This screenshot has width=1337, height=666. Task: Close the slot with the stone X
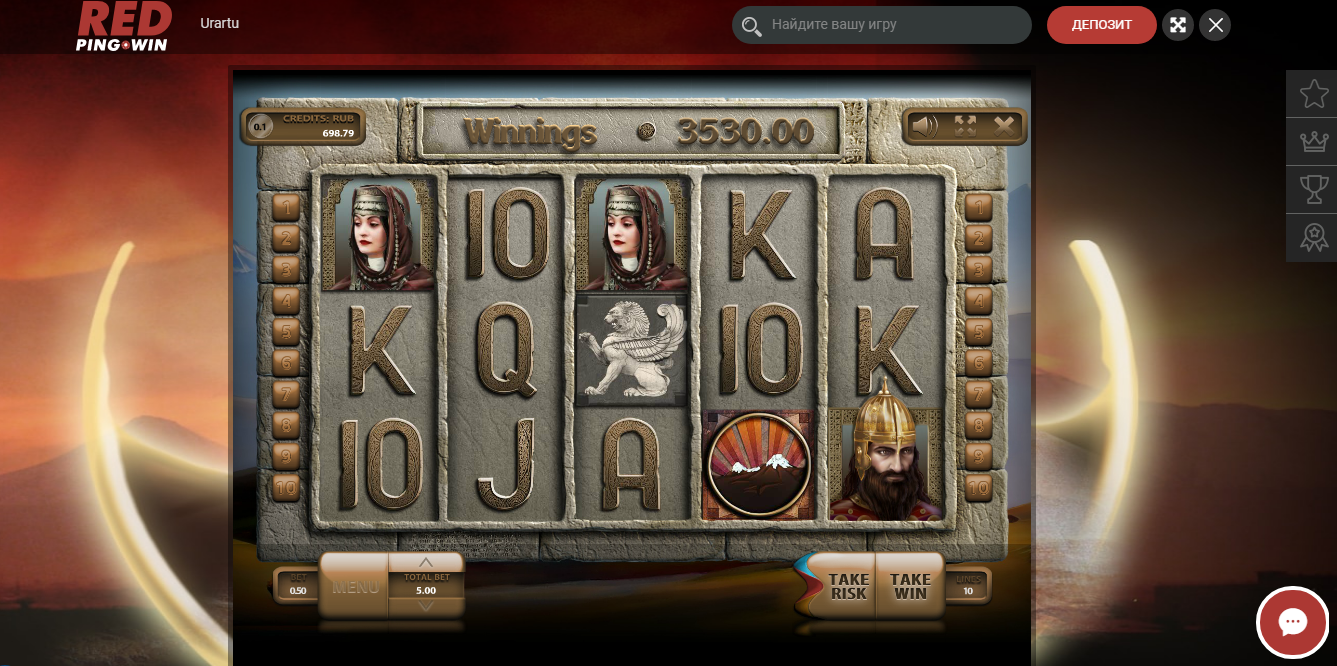[x=1004, y=126]
